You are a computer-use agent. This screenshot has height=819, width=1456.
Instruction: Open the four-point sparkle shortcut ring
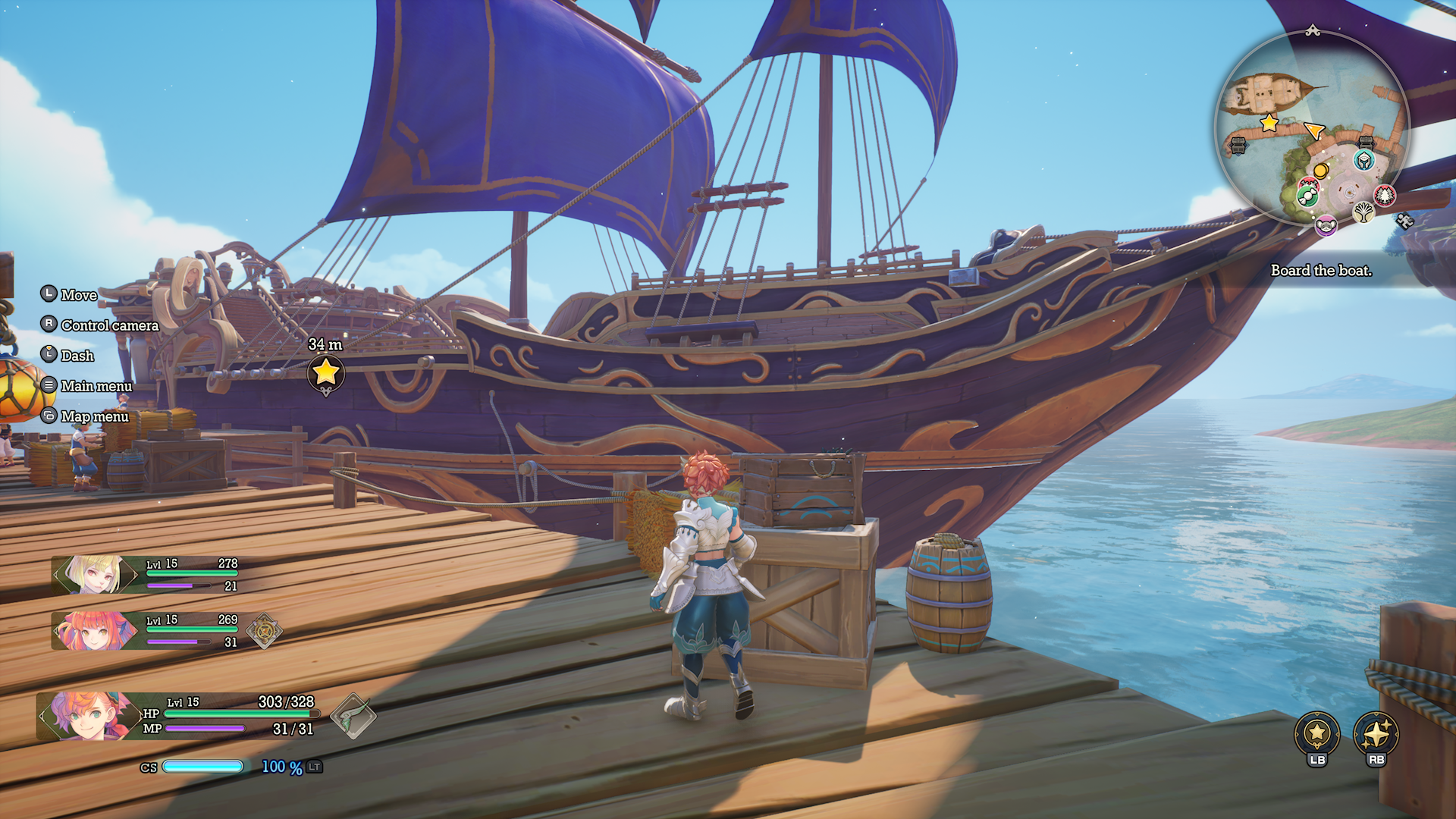1376,734
